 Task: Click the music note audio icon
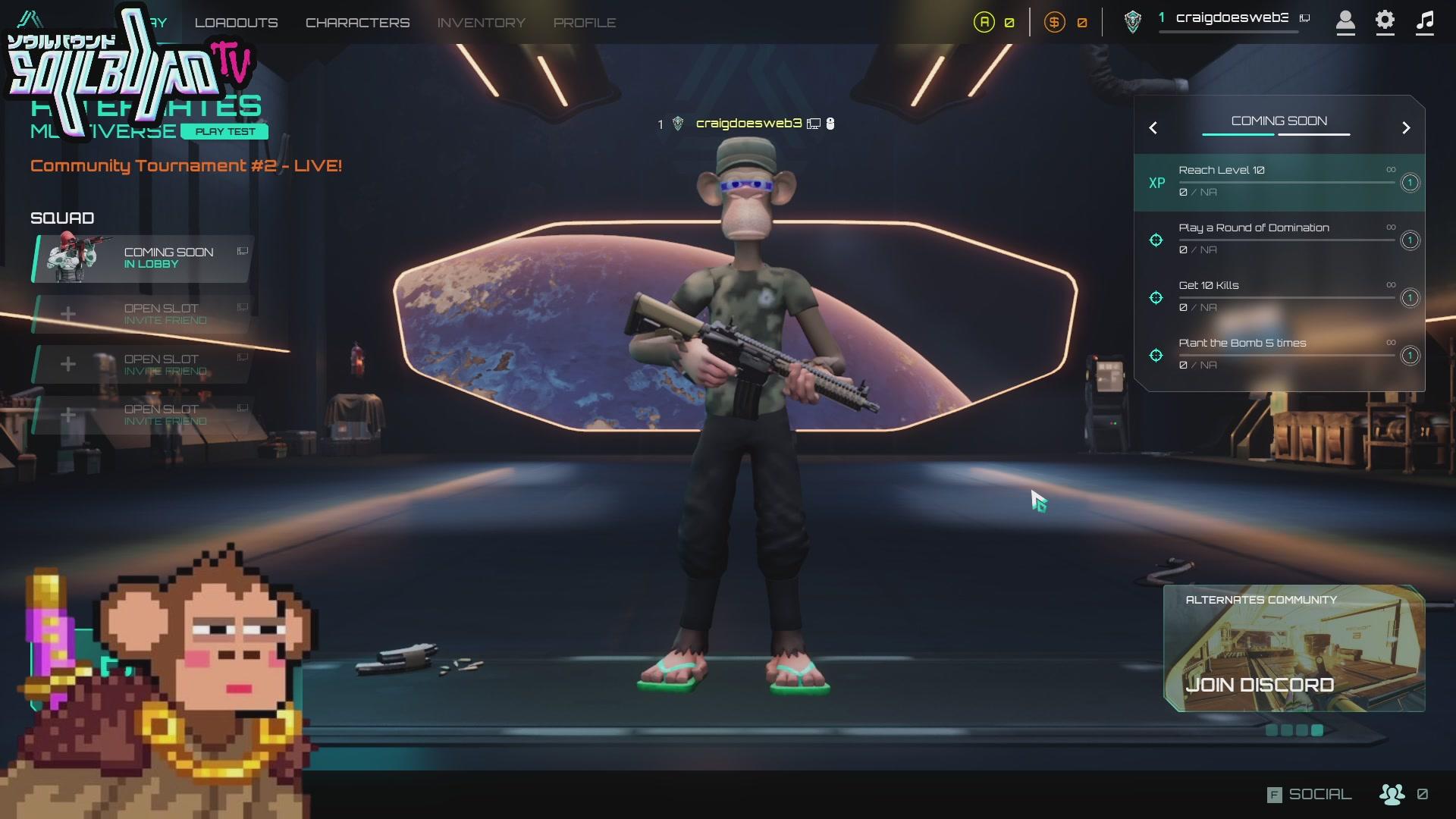1423,23
